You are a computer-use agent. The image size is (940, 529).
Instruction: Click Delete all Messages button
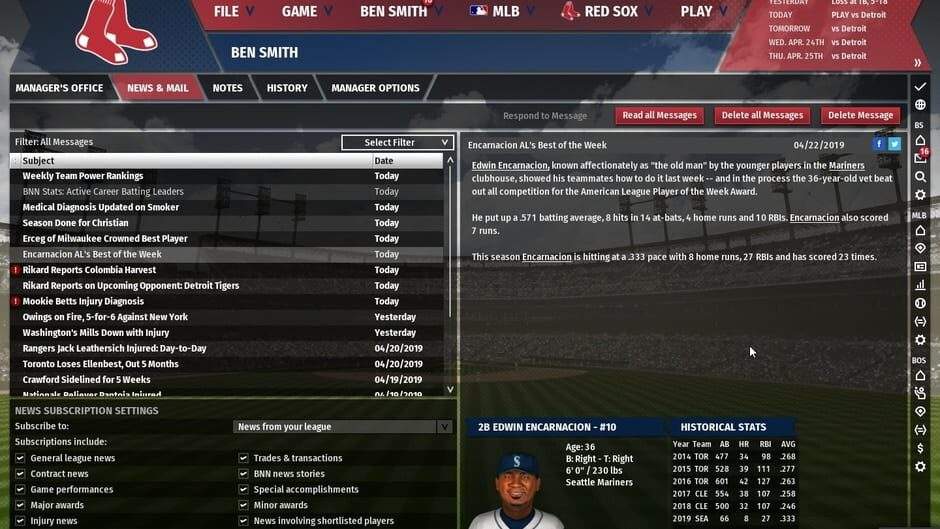click(762, 115)
